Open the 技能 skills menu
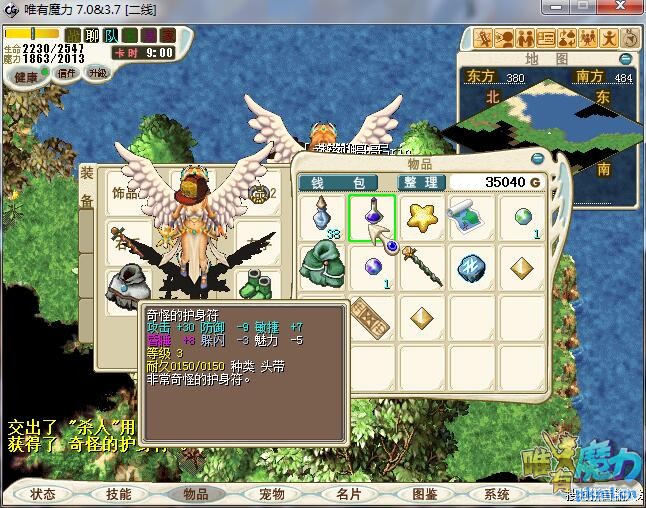646x508 pixels. click(118, 494)
